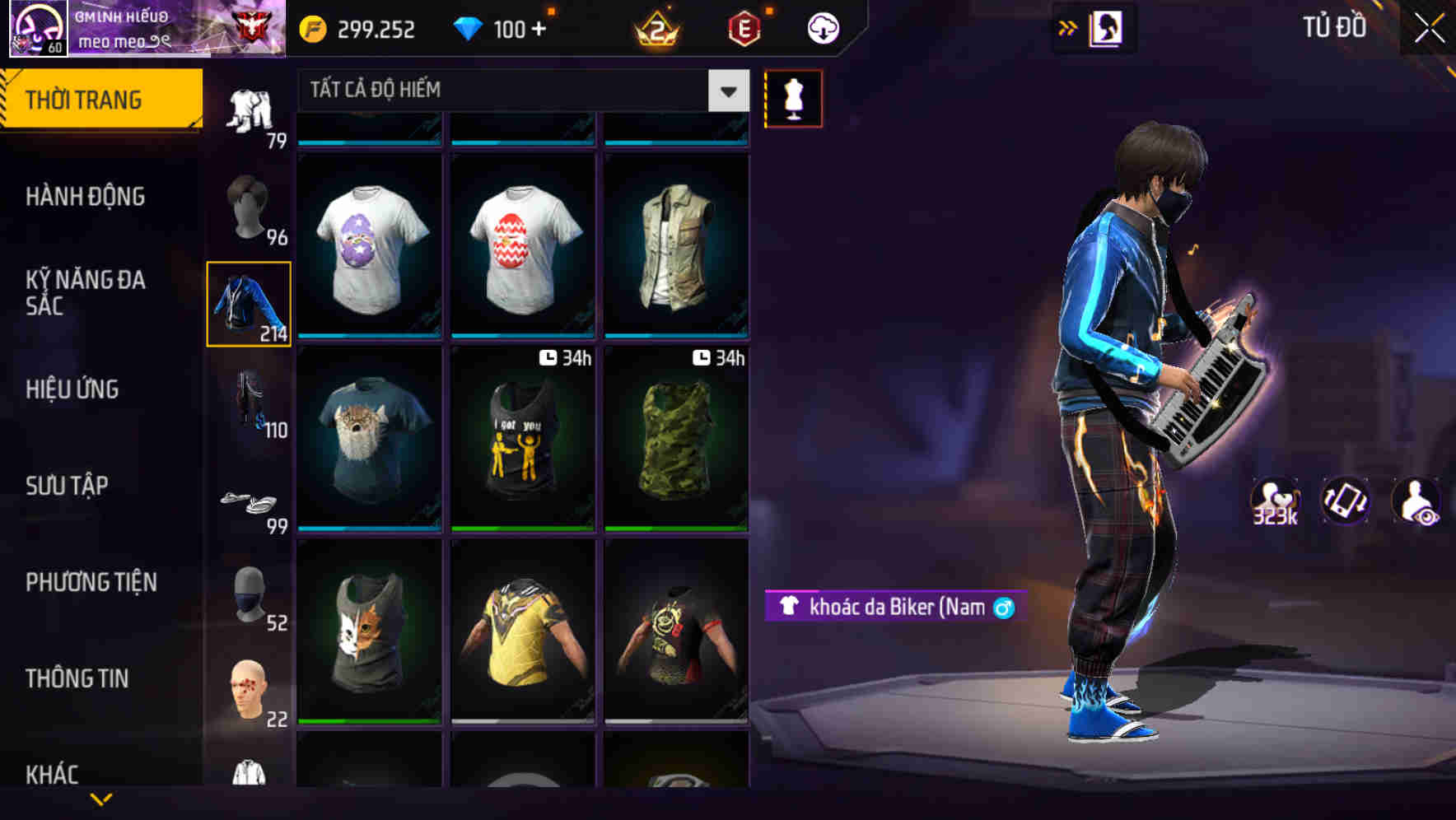Image resolution: width=1456 pixels, height=820 pixels.
Task: Toggle the mannequin preview mode
Action: click(x=793, y=98)
